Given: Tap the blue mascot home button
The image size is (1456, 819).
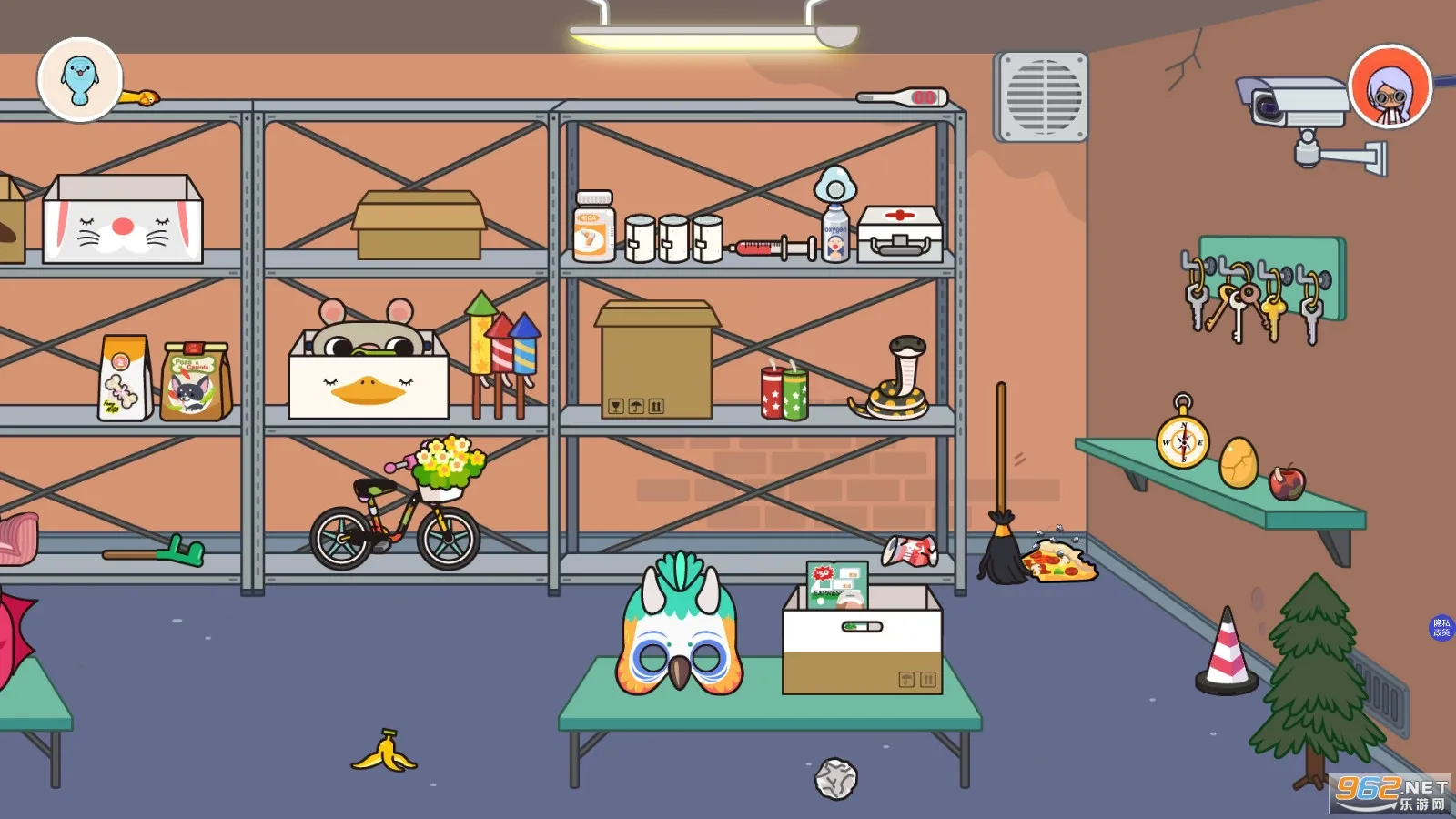Looking at the screenshot, I should click(x=80, y=79).
